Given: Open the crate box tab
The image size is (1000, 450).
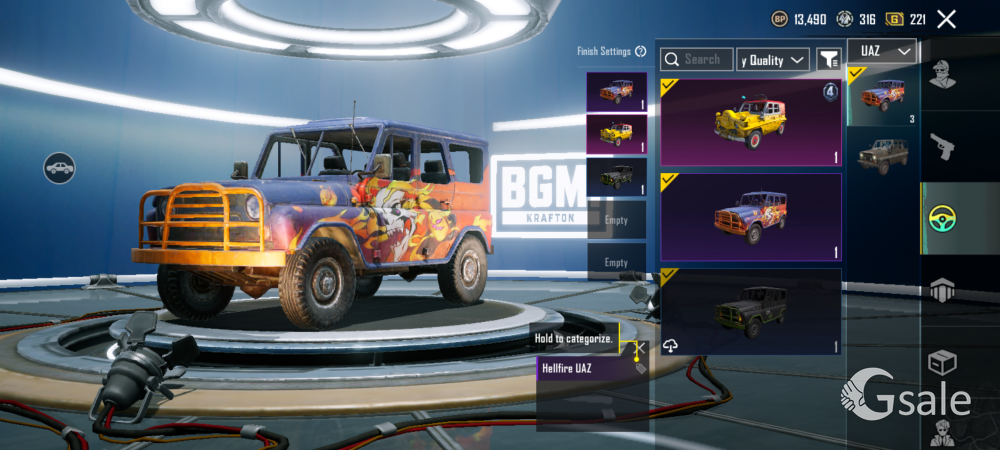Looking at the screenshot, I should pyautogui.click(x=943, y=362).
